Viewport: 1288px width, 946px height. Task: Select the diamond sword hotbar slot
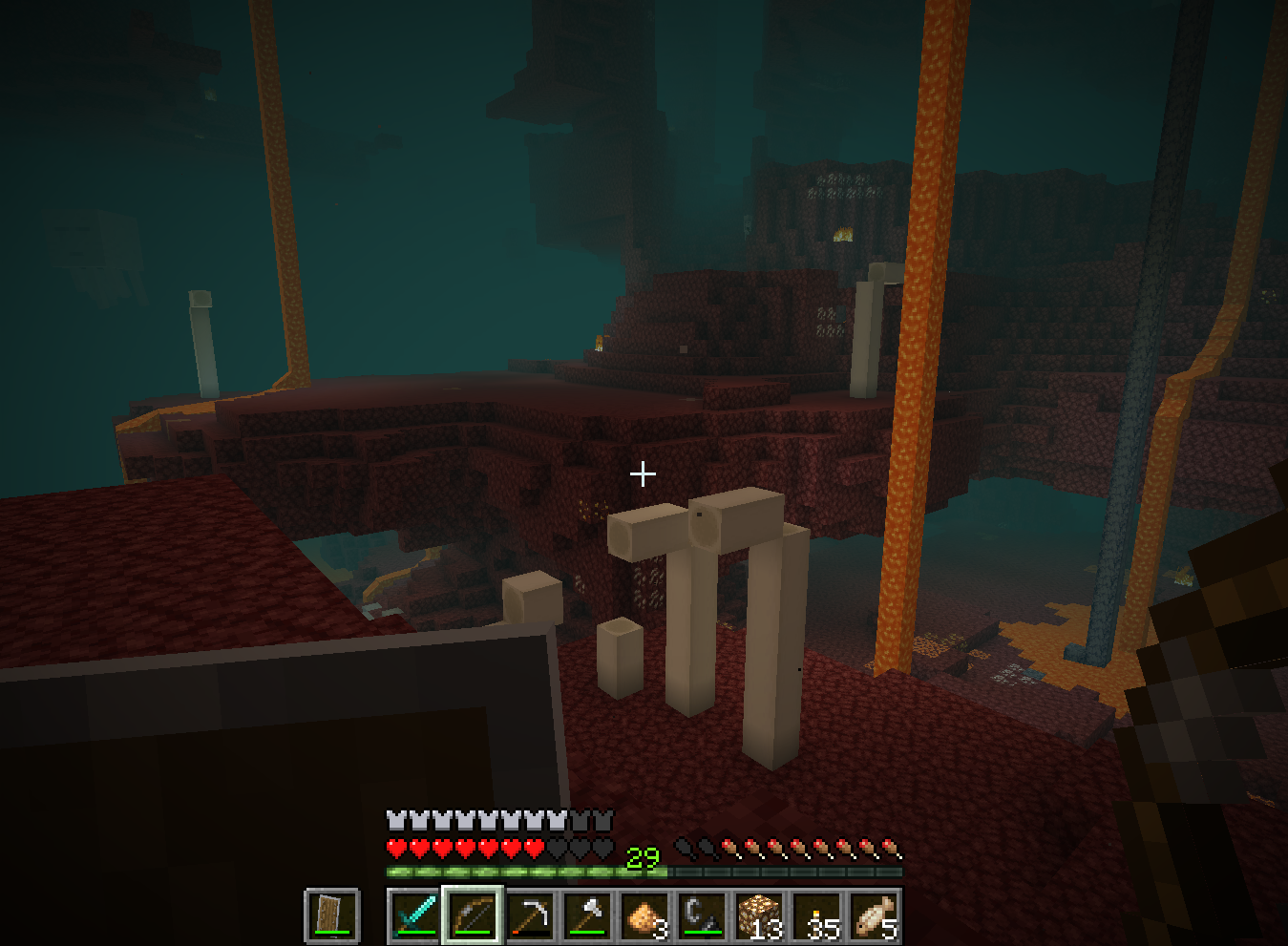415,916
